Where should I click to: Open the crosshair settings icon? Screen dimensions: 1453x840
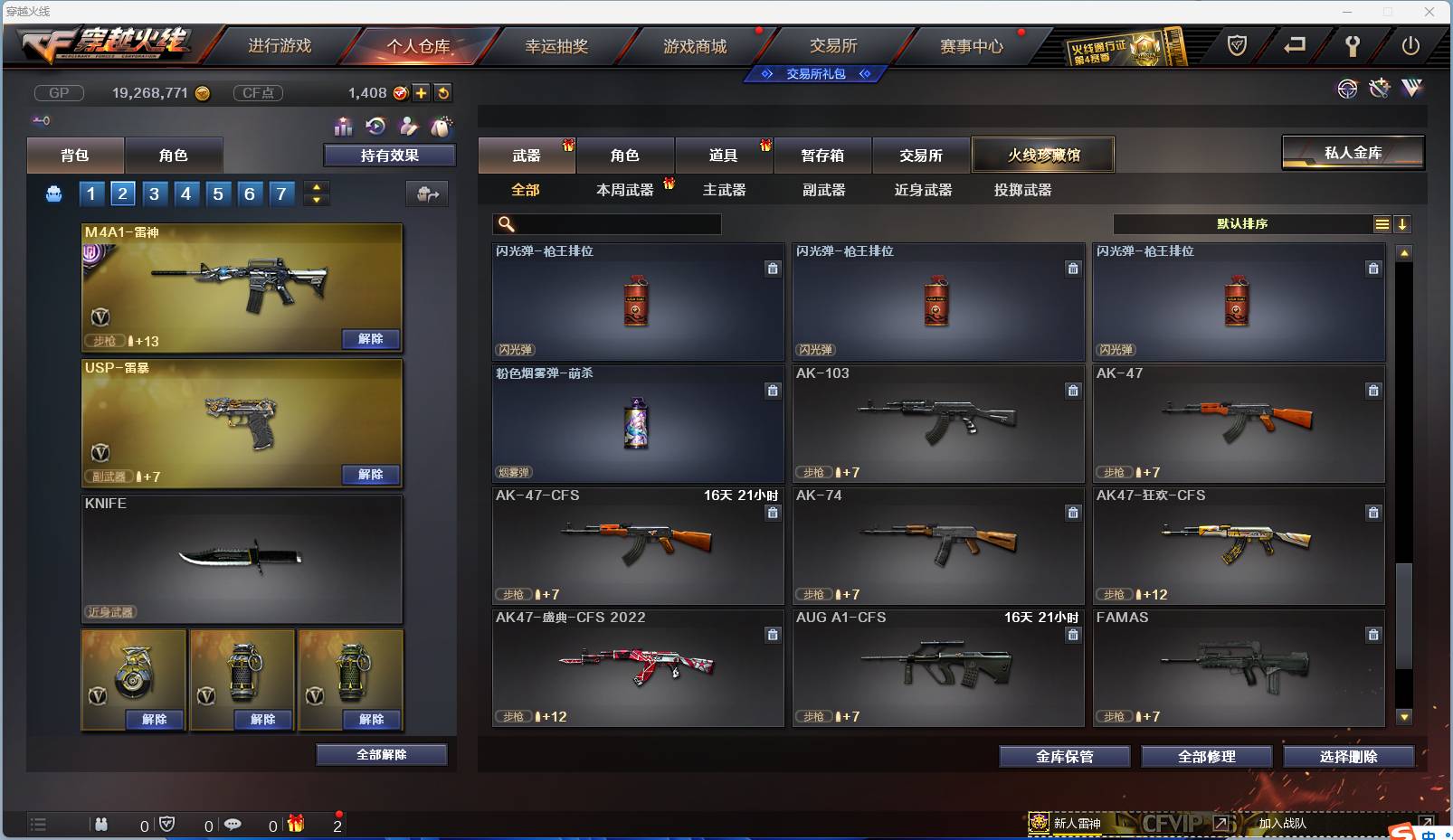[x=1349, y=89]
